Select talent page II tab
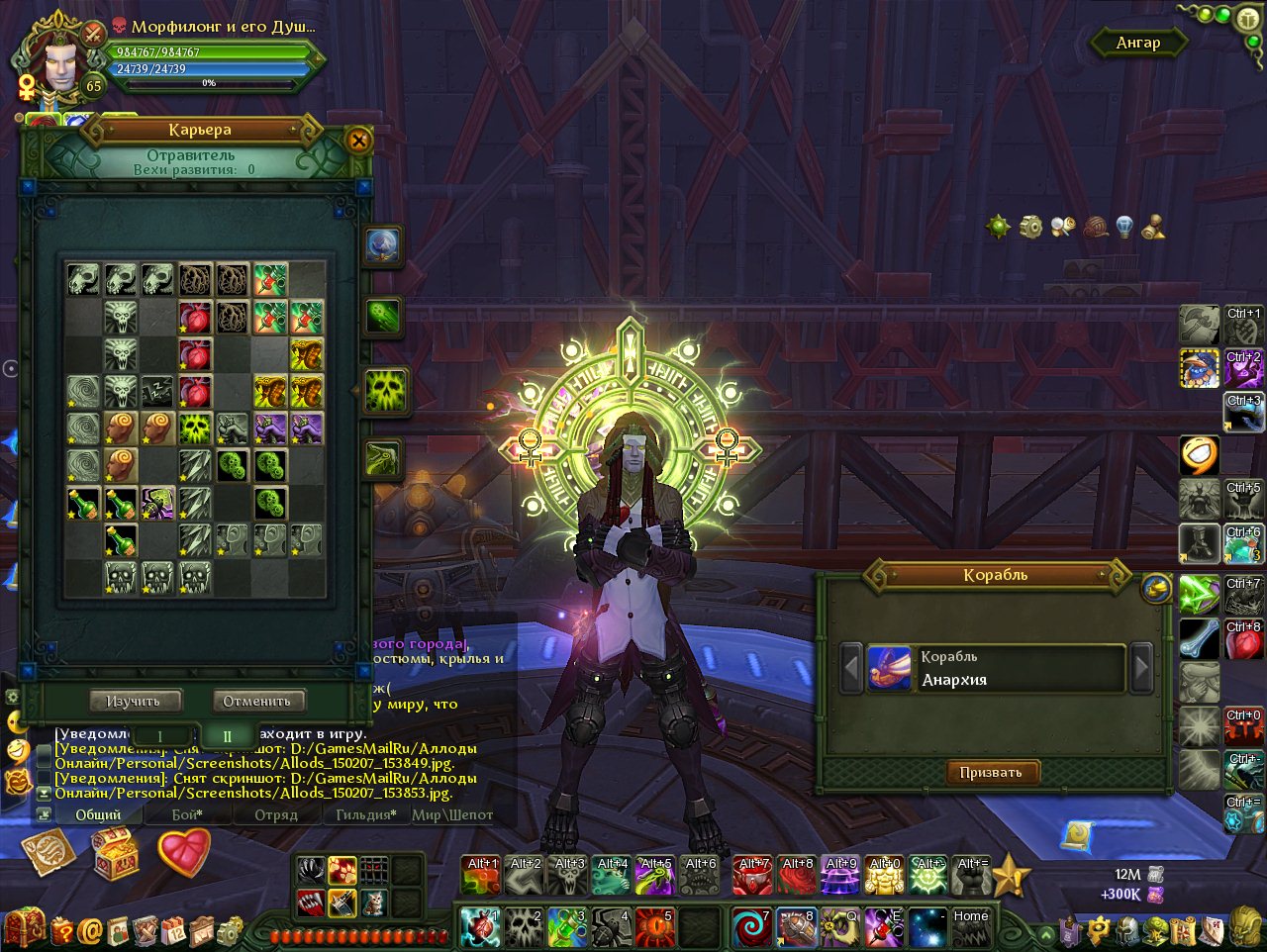 [x=227, y=736]
